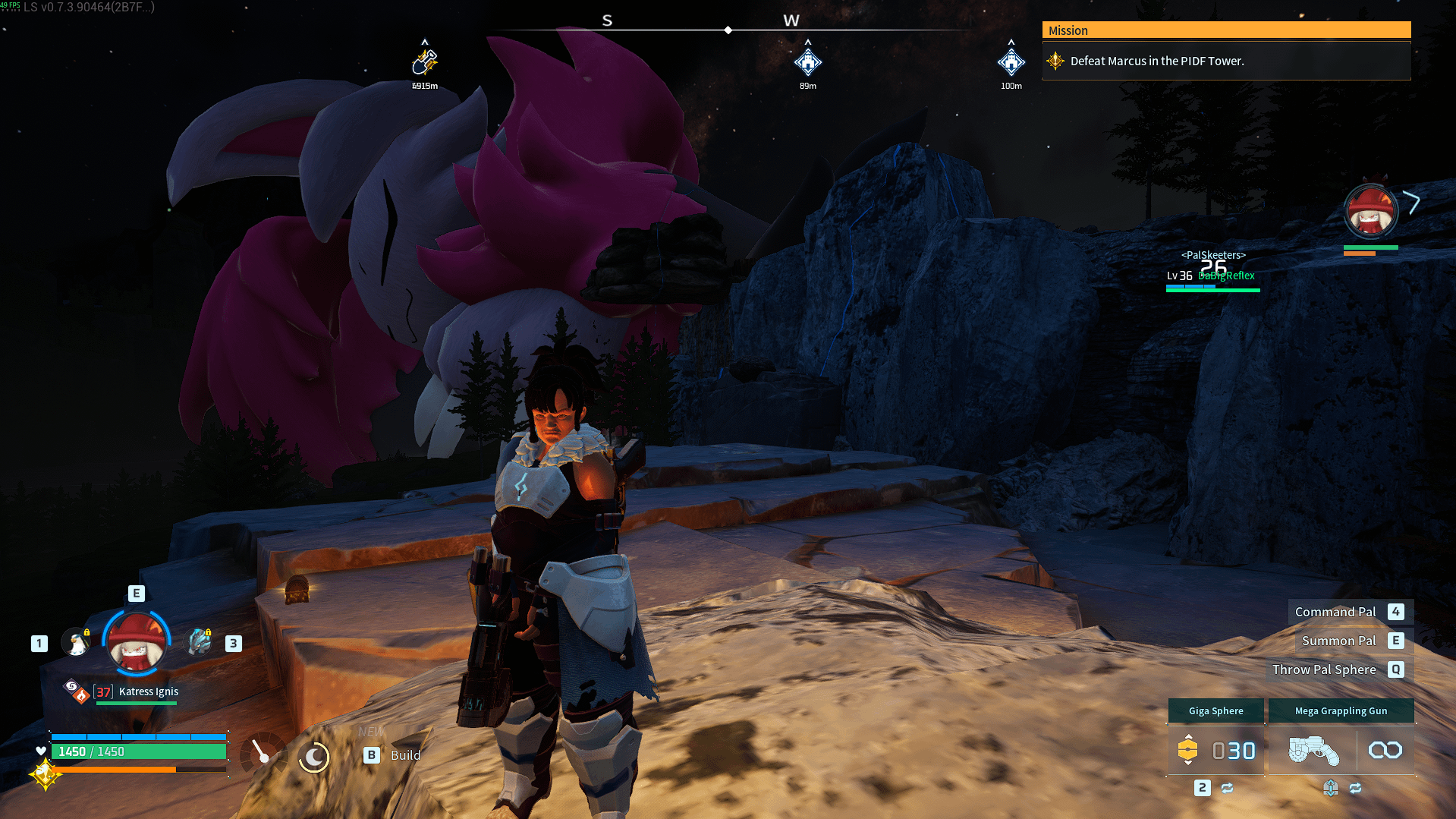Pick the blue armored pal party slot
The width and height of the screenshot is (1456, 819).
pyautogui.click(x=200, y=642)
